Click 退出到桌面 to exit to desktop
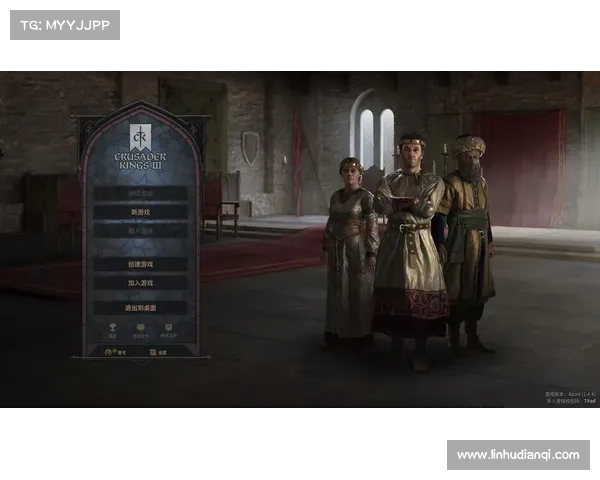 click(140, 308)
